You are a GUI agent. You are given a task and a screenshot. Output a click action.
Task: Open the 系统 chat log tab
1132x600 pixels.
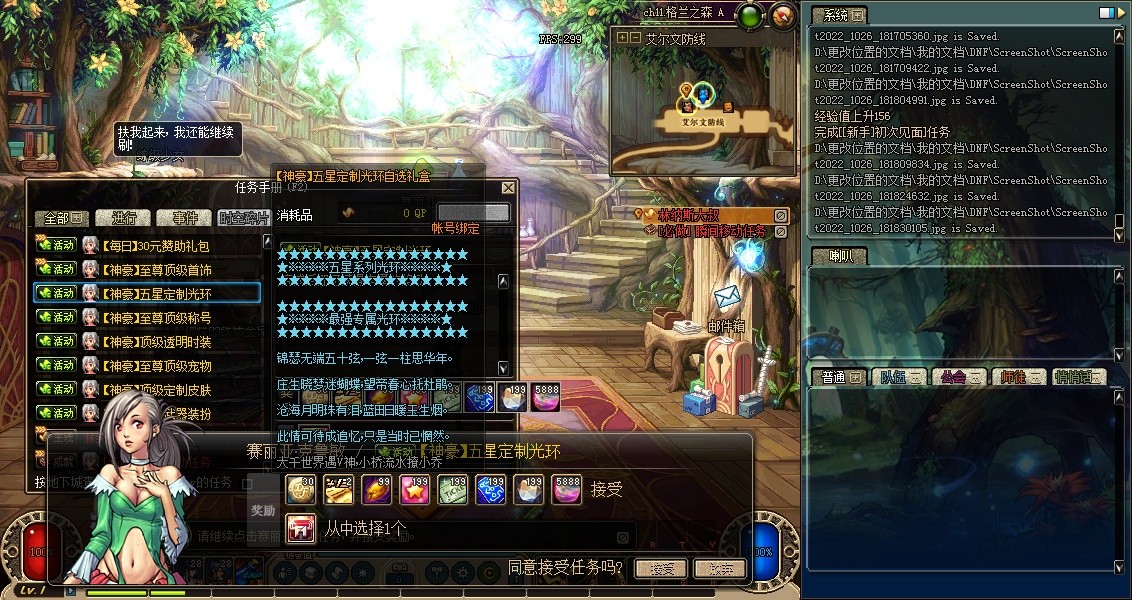tap(838, 15)
